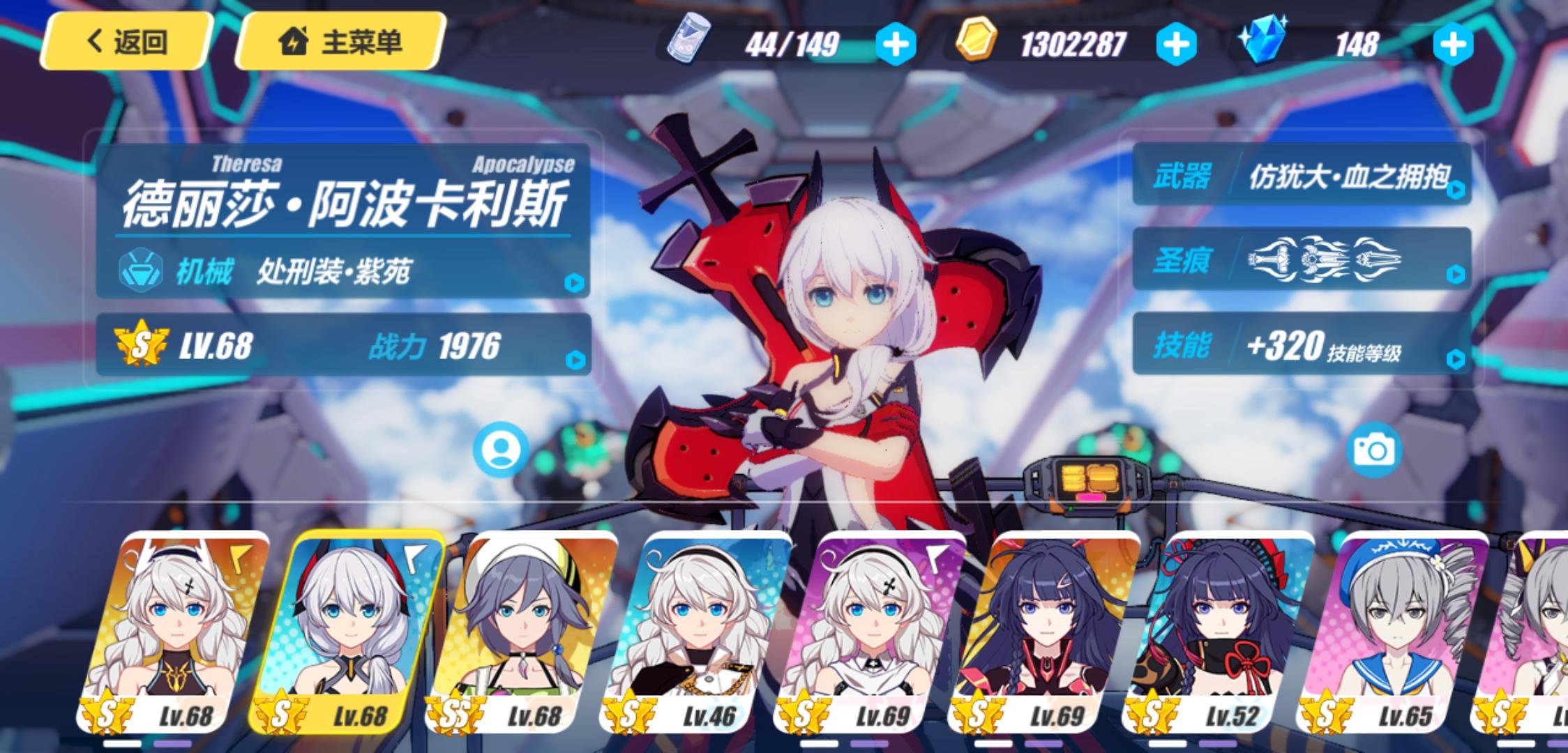
Task: Go back with the 返回 button
Action: [x=126, y=42]
